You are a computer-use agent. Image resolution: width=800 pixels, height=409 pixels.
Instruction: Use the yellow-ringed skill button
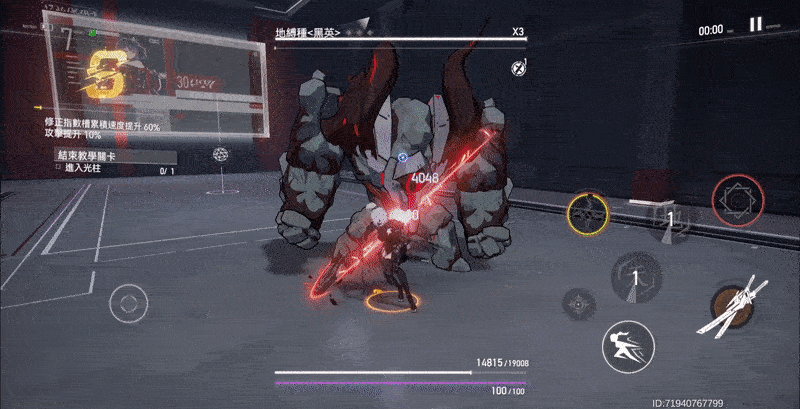coord(588,213)
